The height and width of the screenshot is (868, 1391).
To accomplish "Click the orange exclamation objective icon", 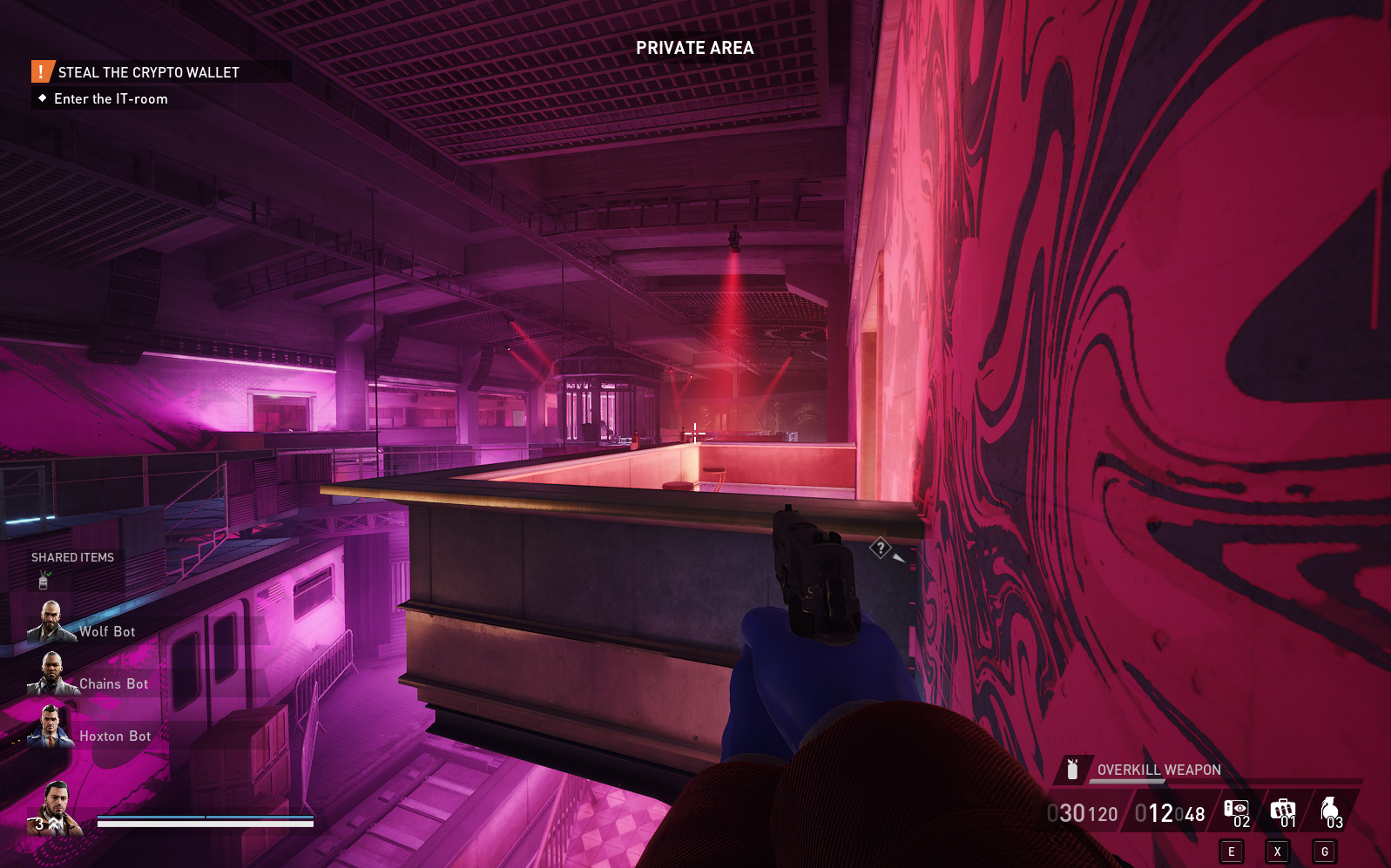I will [41, 71].
